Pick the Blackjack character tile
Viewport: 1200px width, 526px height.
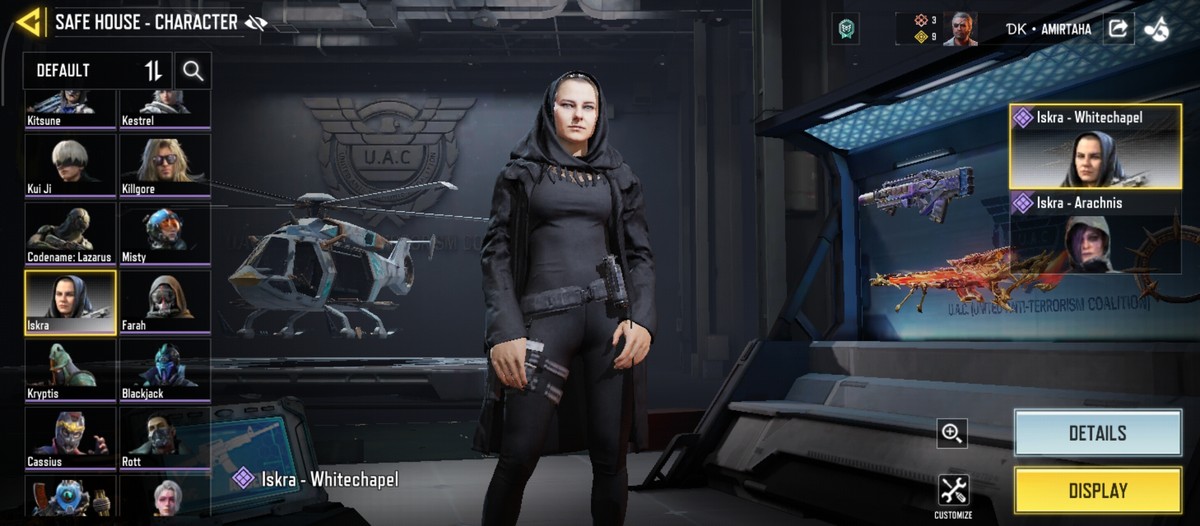pyautogui.click(x=165, y=369)
